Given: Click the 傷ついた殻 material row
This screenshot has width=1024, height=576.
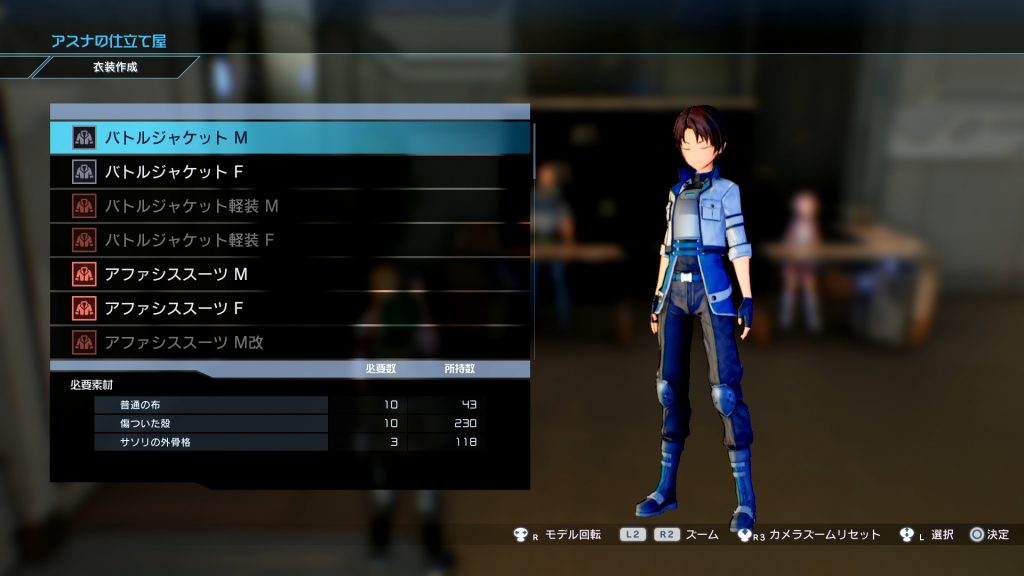Looking at the screenshot, I should pos(211,423).
